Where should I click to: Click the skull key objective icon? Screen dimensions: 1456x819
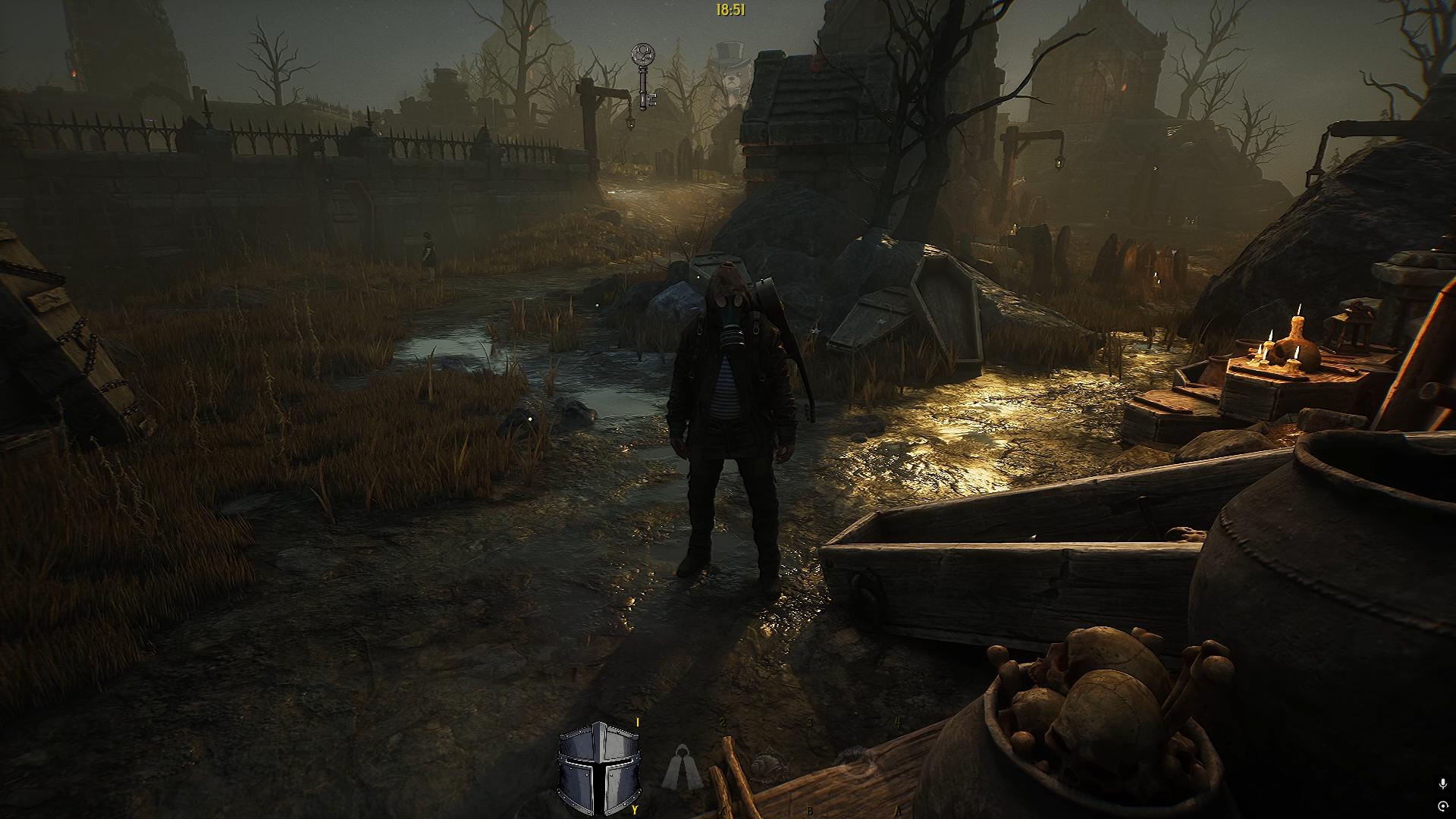[x=644, y=76]
